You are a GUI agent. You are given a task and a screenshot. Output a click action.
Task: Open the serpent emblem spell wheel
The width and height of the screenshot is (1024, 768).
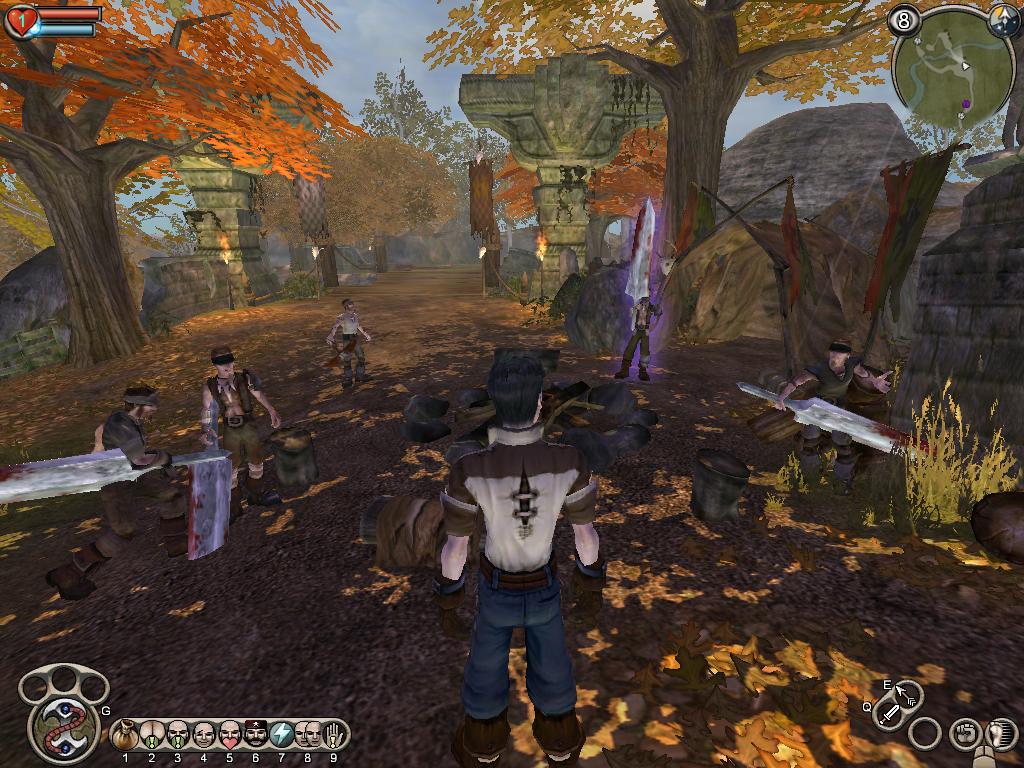(60, 726)
